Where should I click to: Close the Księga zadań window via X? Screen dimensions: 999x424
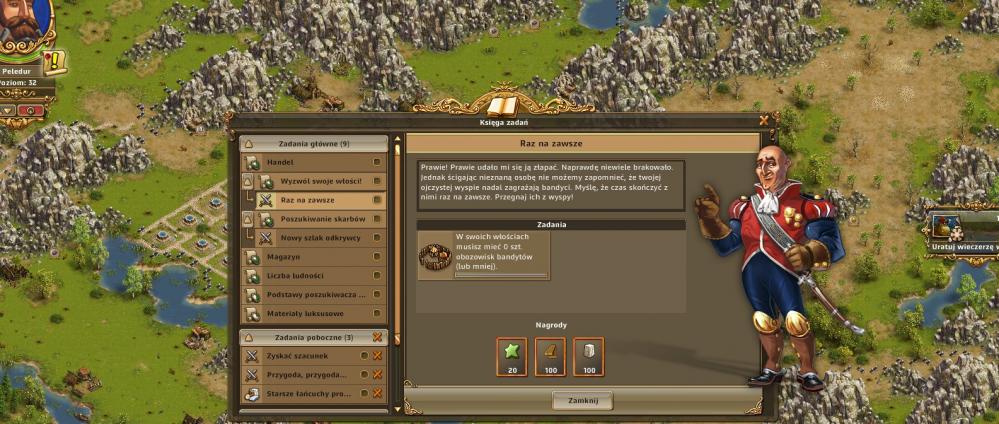tap(765, 120)
